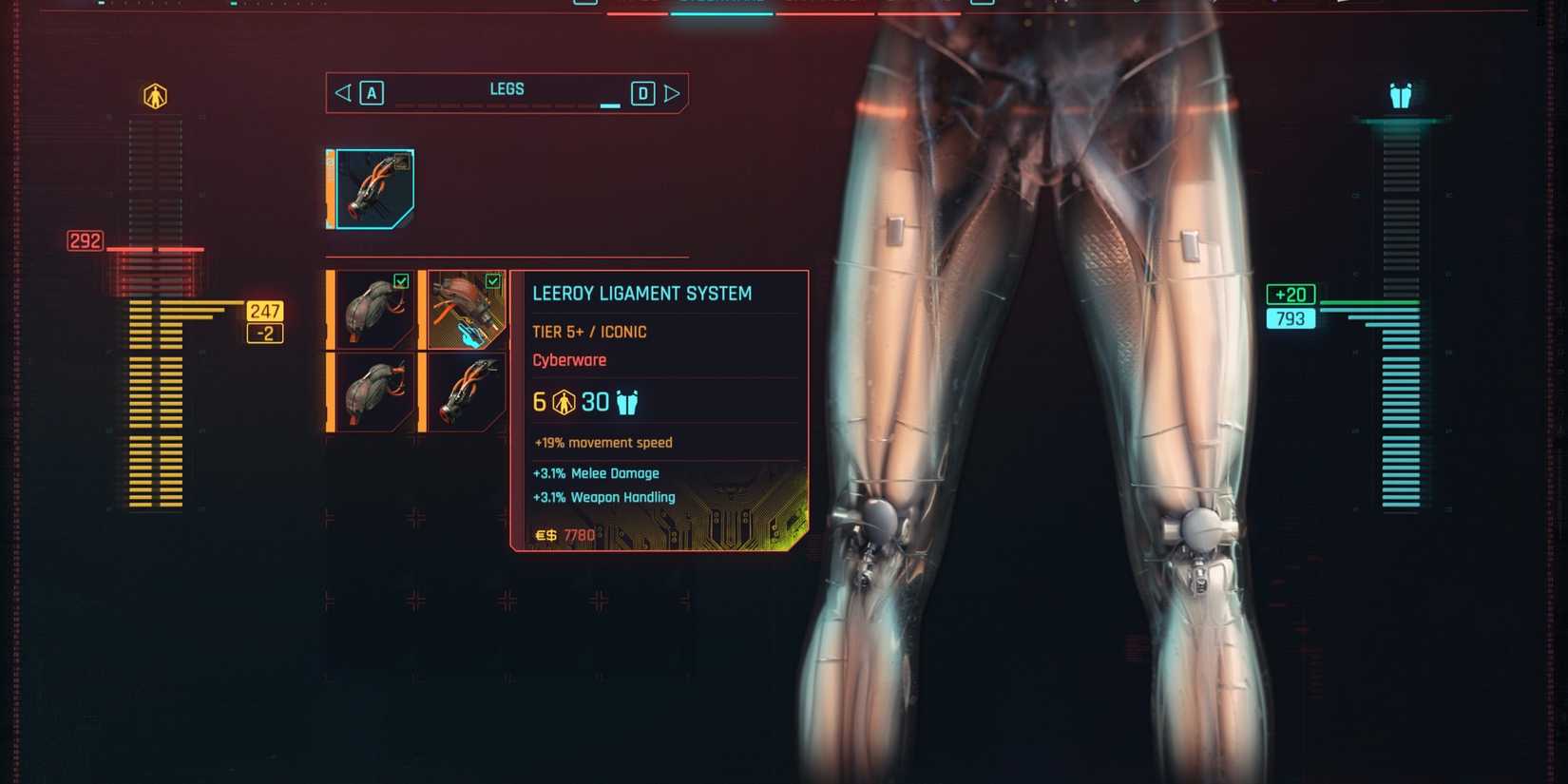
Task: Open the LEGS category selector header
Action: pyautogui.click(x=507, y=88)
